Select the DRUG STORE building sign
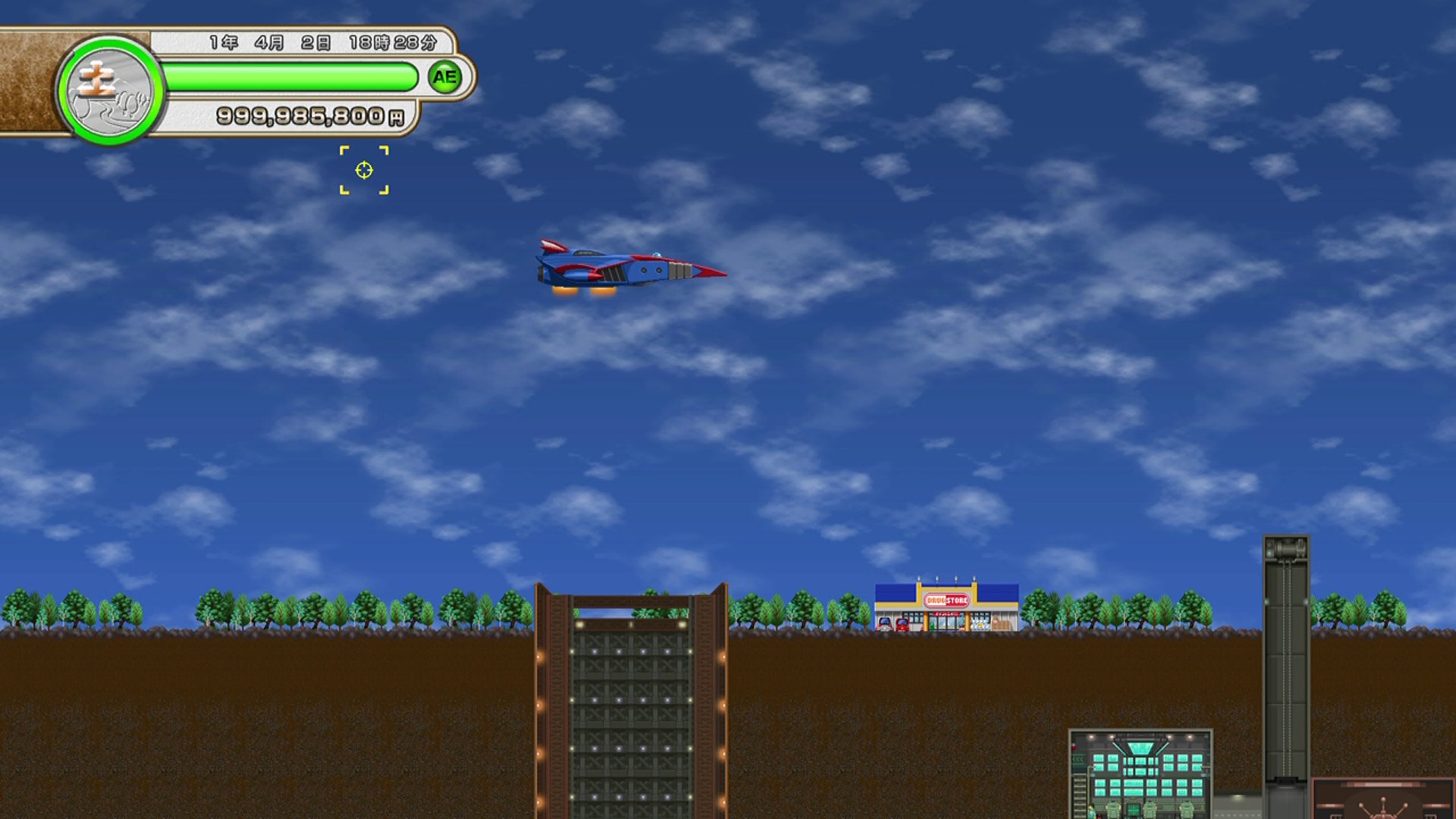The width and height of the screenshot is (1456, 819). [x=947, y=601]
